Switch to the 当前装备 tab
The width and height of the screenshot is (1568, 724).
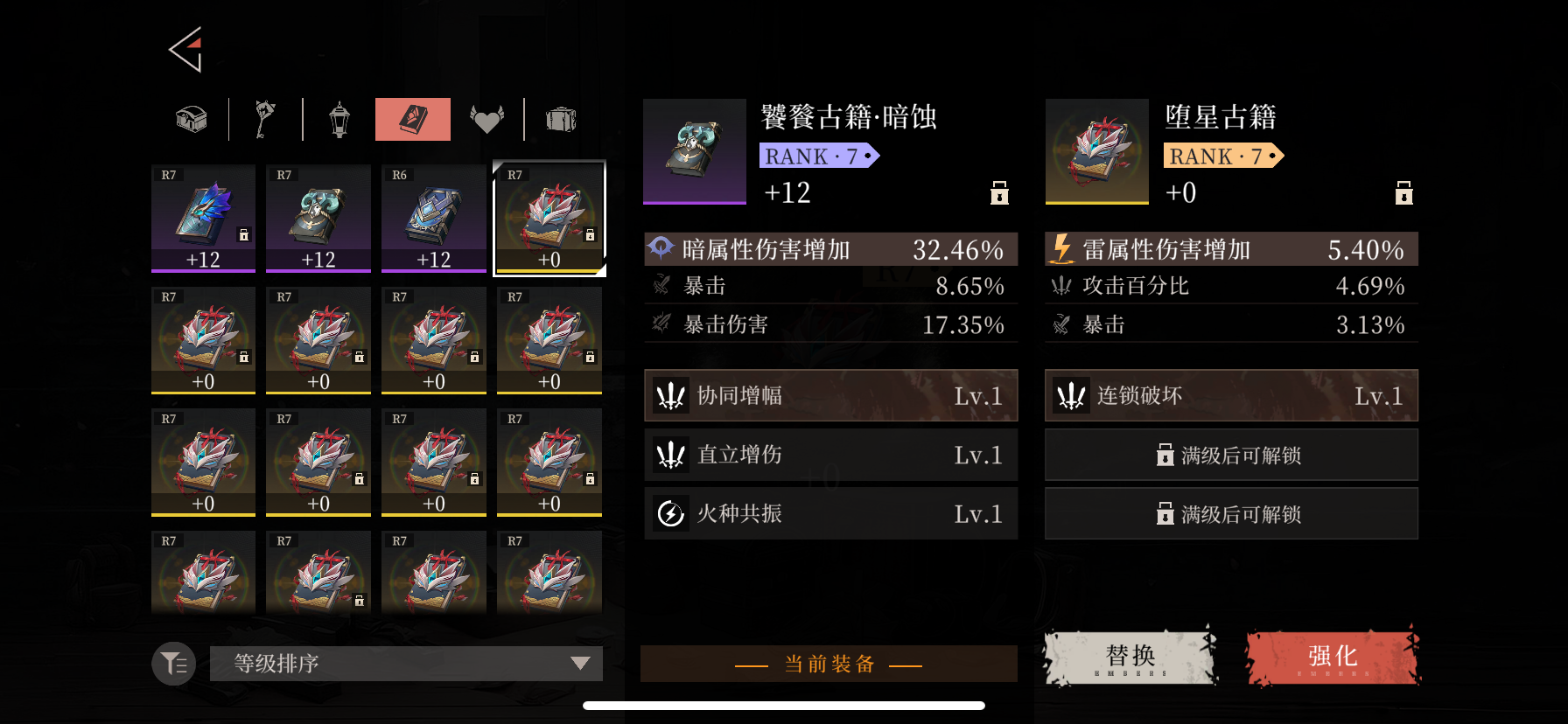coord(829,664)
